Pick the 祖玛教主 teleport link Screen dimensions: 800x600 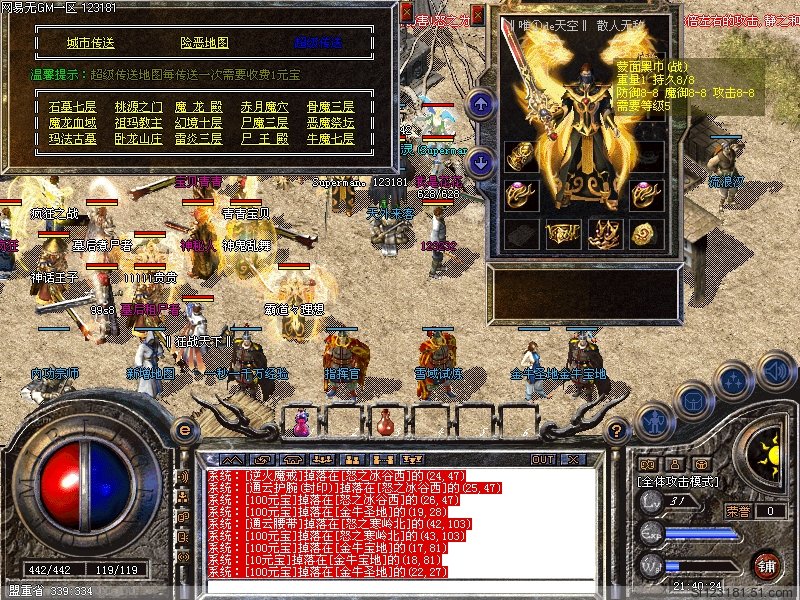[x=137, y=123]
